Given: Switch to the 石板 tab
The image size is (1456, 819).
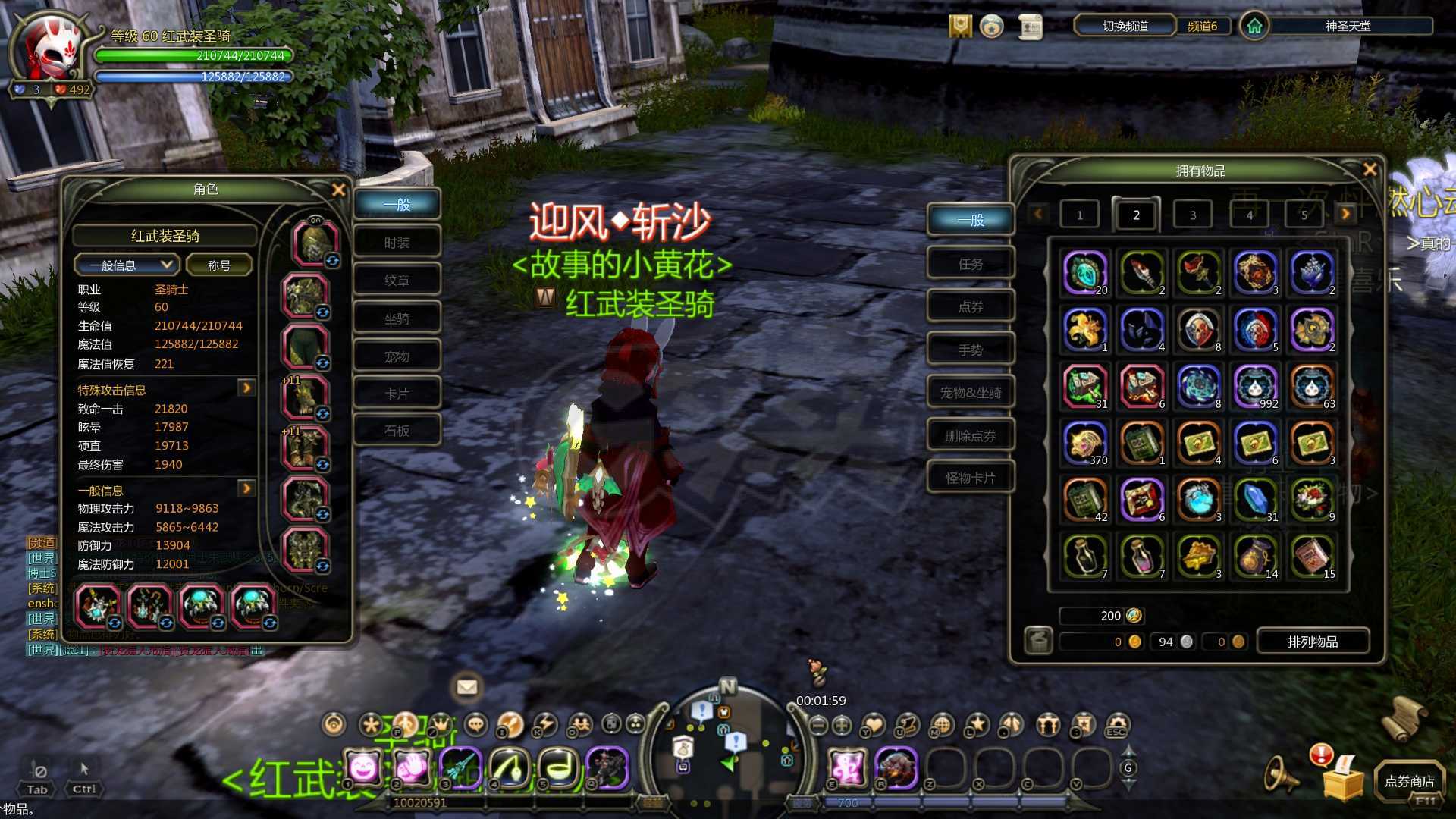Looking at the screenshot, I should tap(397, 431).
